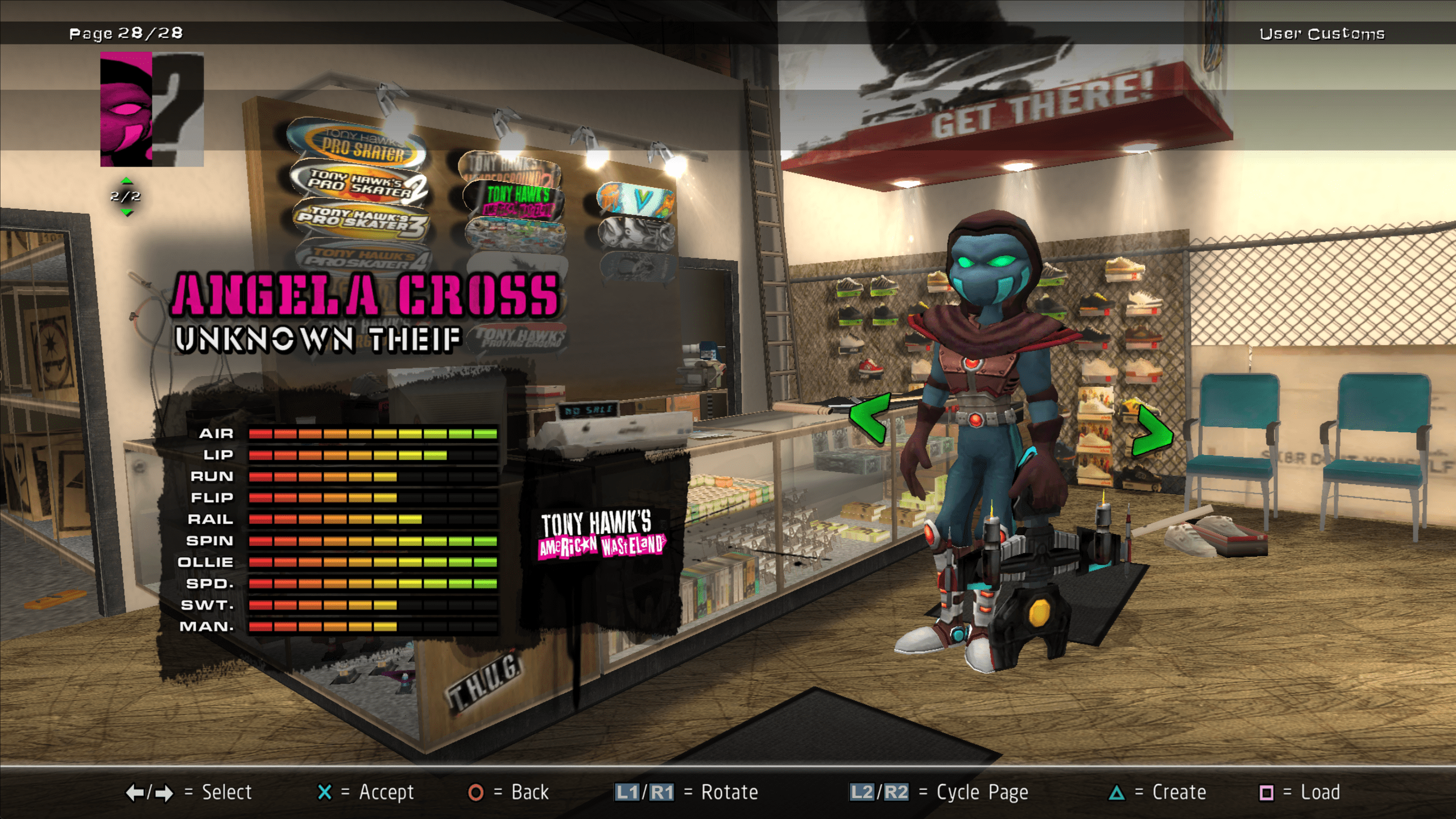
Task: Click the small green down arrow below 2/2
Action: (x=126, y=213)
